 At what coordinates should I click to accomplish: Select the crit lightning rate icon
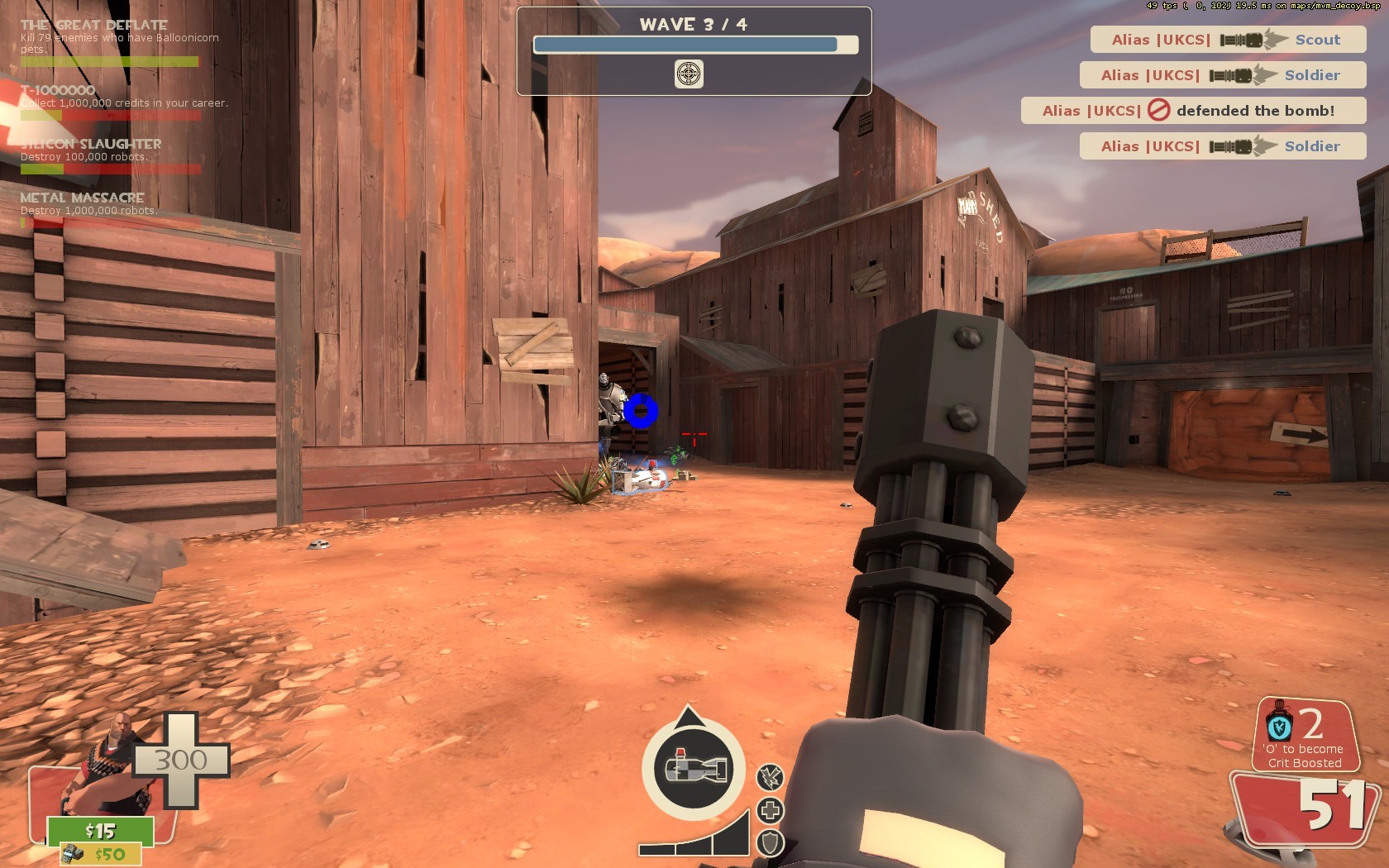pyautogui.click(x=770, y=777)
